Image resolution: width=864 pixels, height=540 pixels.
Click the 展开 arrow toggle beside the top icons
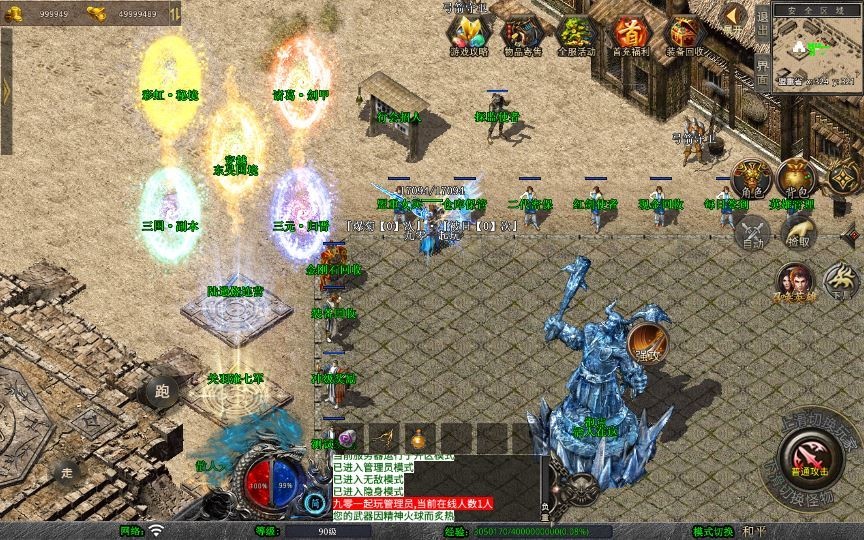pos(734,15)
